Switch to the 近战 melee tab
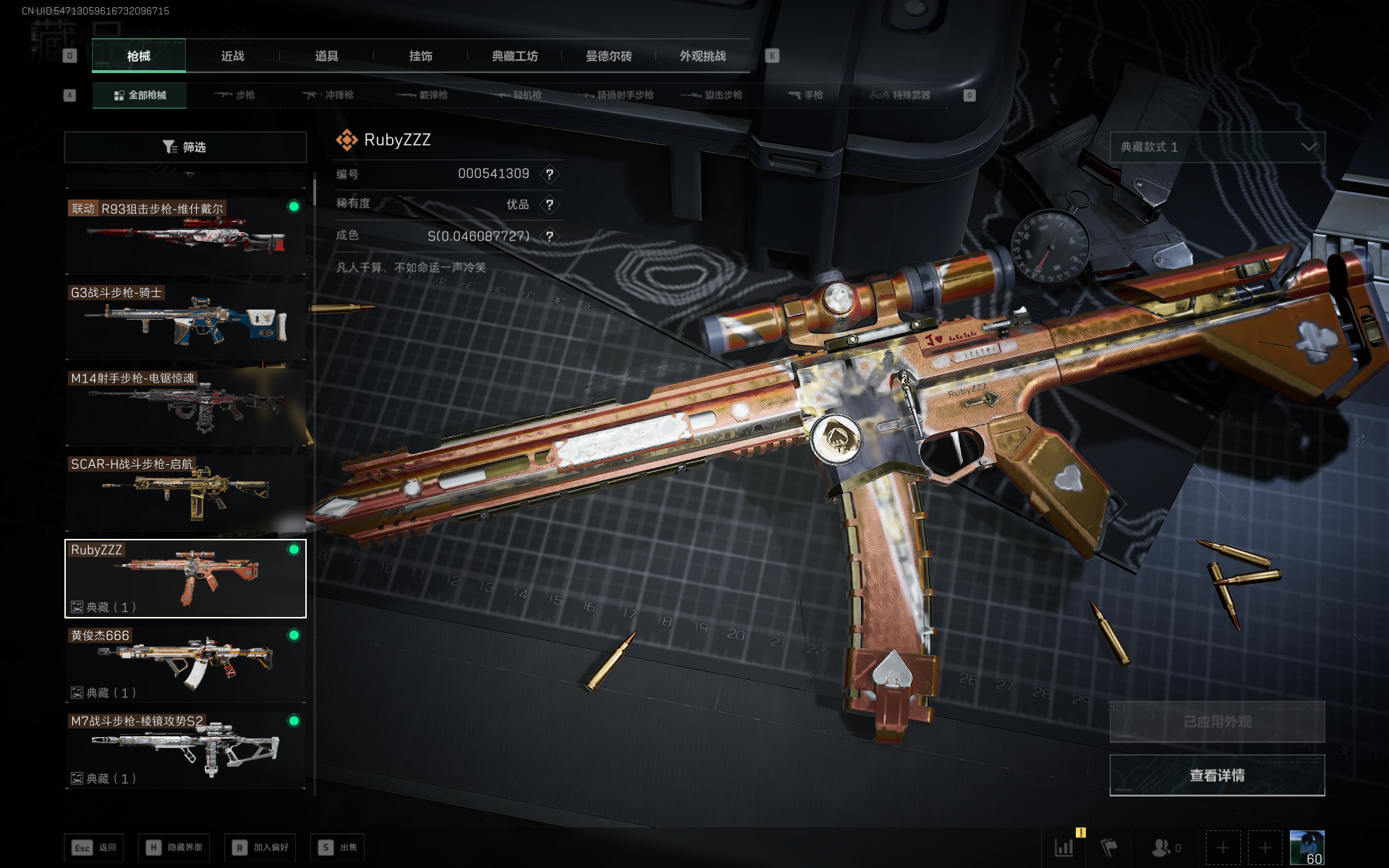This screenshot has width=1389, height=868. tap(232, 56)
